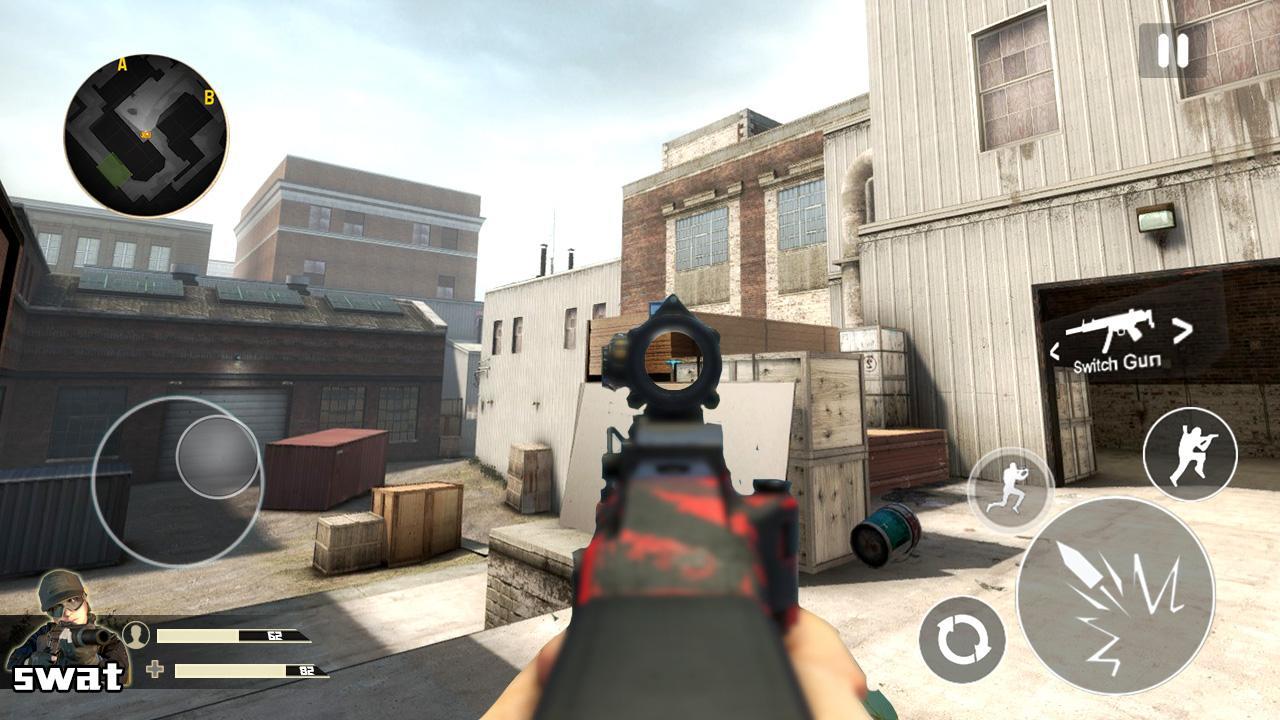Viewport: 1280px width, 720px height.
Task: Select the rifle icon in Switch Gun panel
Action: [x=1113, y=330]
